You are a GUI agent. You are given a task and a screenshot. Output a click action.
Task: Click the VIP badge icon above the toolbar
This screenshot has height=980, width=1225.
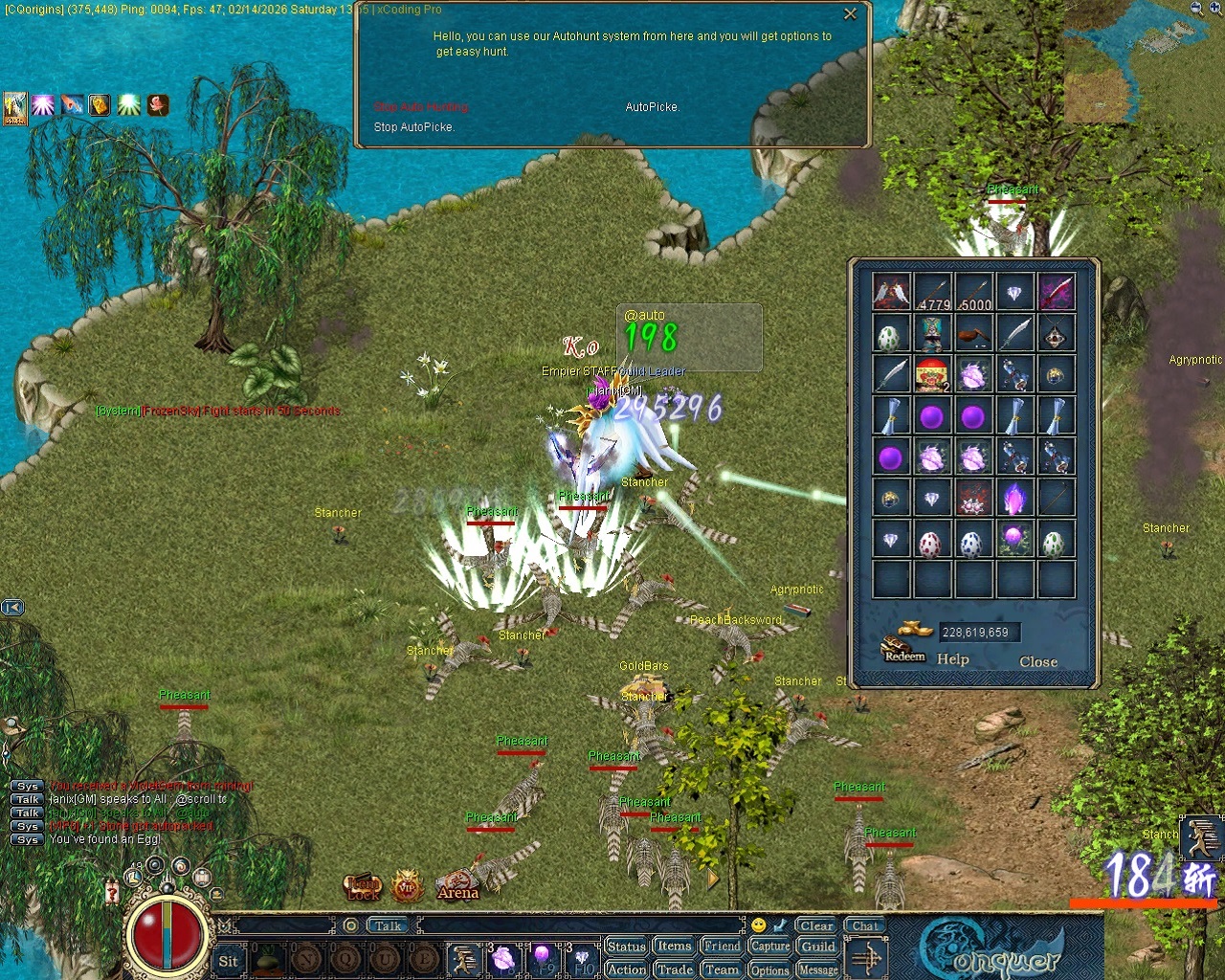403,888
